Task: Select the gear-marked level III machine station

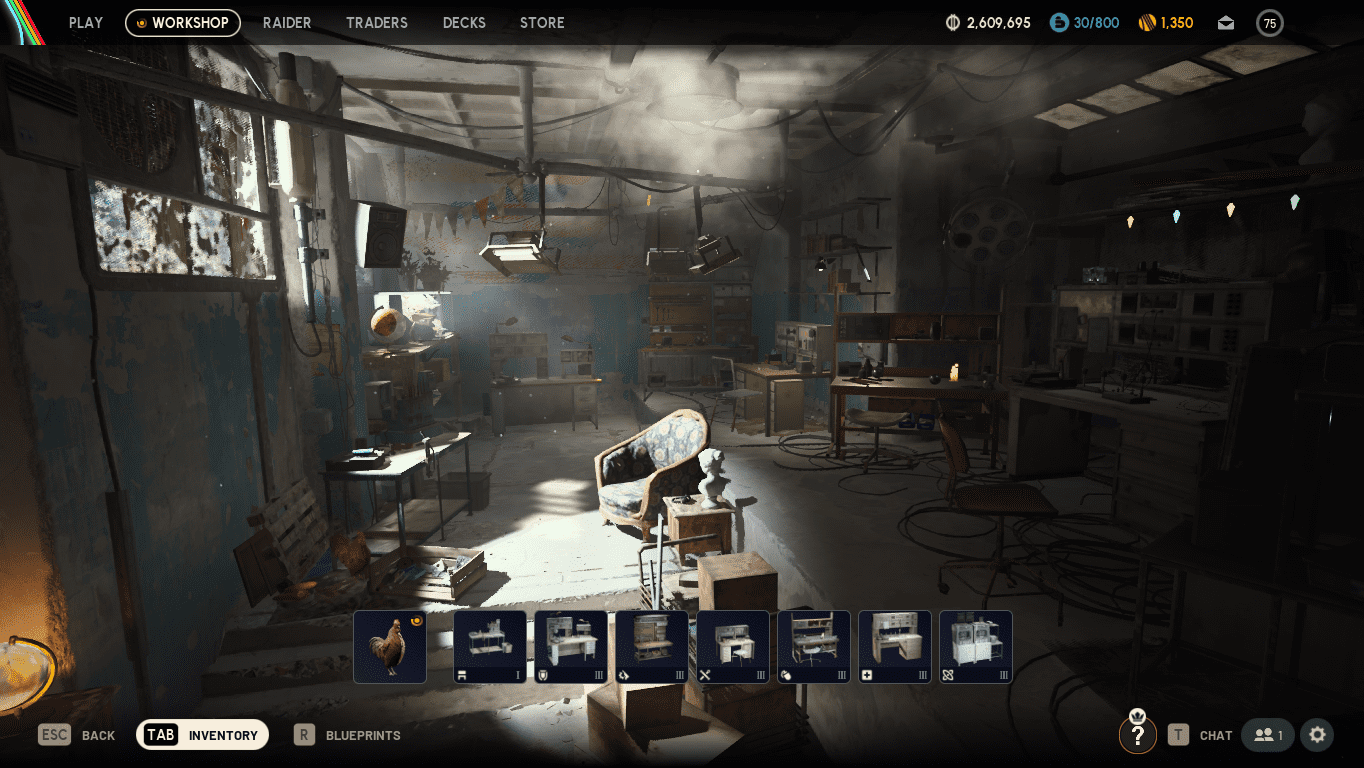Action: (975, 647)
